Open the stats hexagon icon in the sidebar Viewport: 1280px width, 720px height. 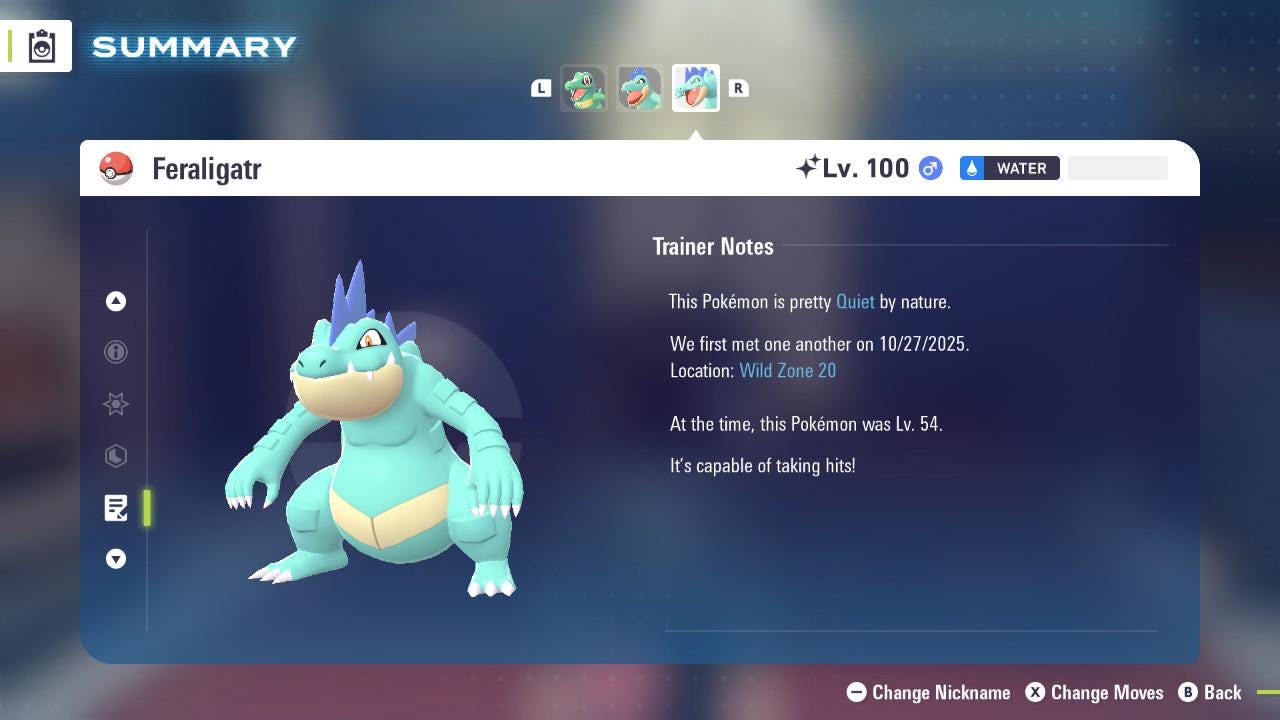[x=116, y=456]
